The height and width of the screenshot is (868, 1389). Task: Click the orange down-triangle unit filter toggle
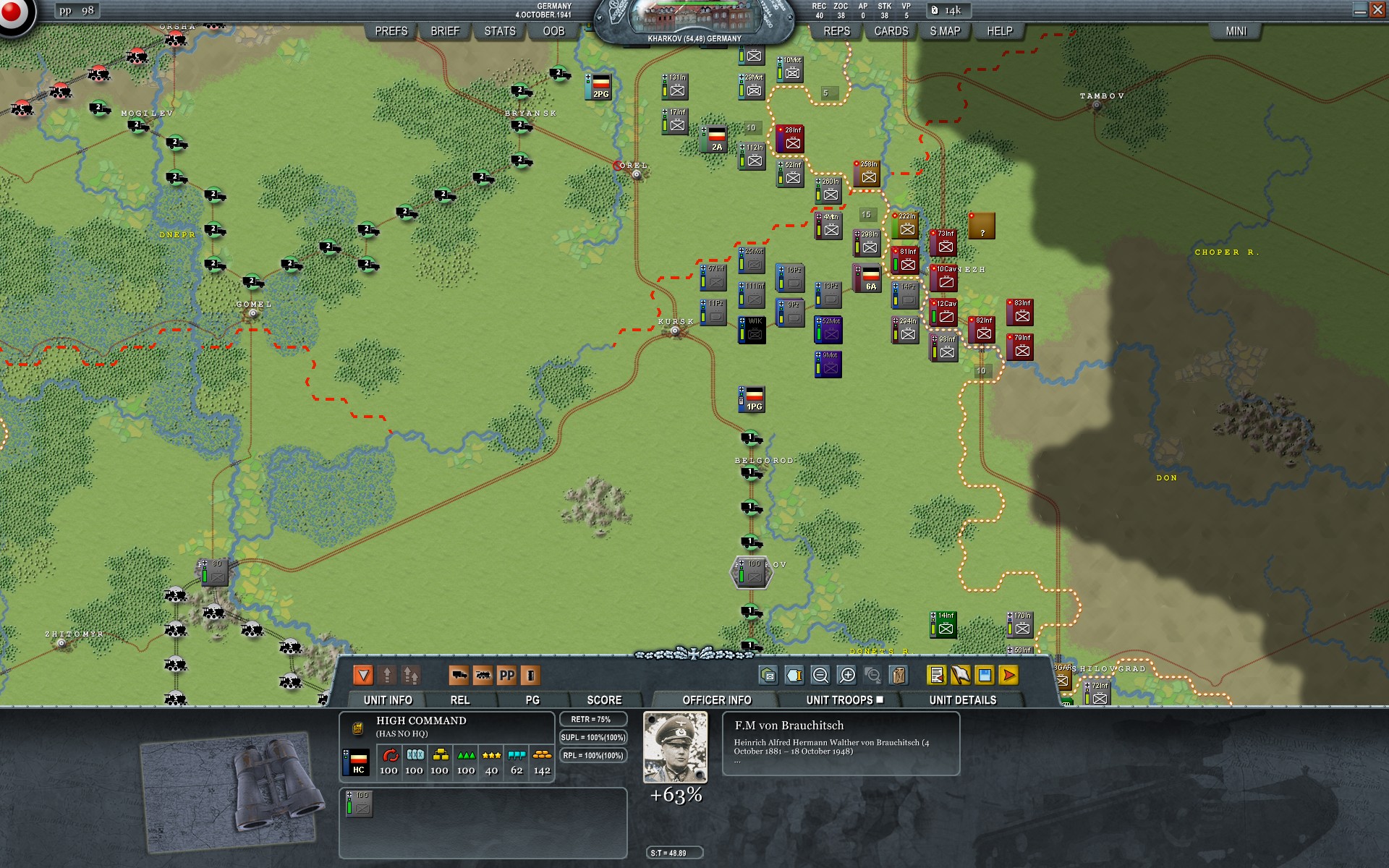point(363,674)
